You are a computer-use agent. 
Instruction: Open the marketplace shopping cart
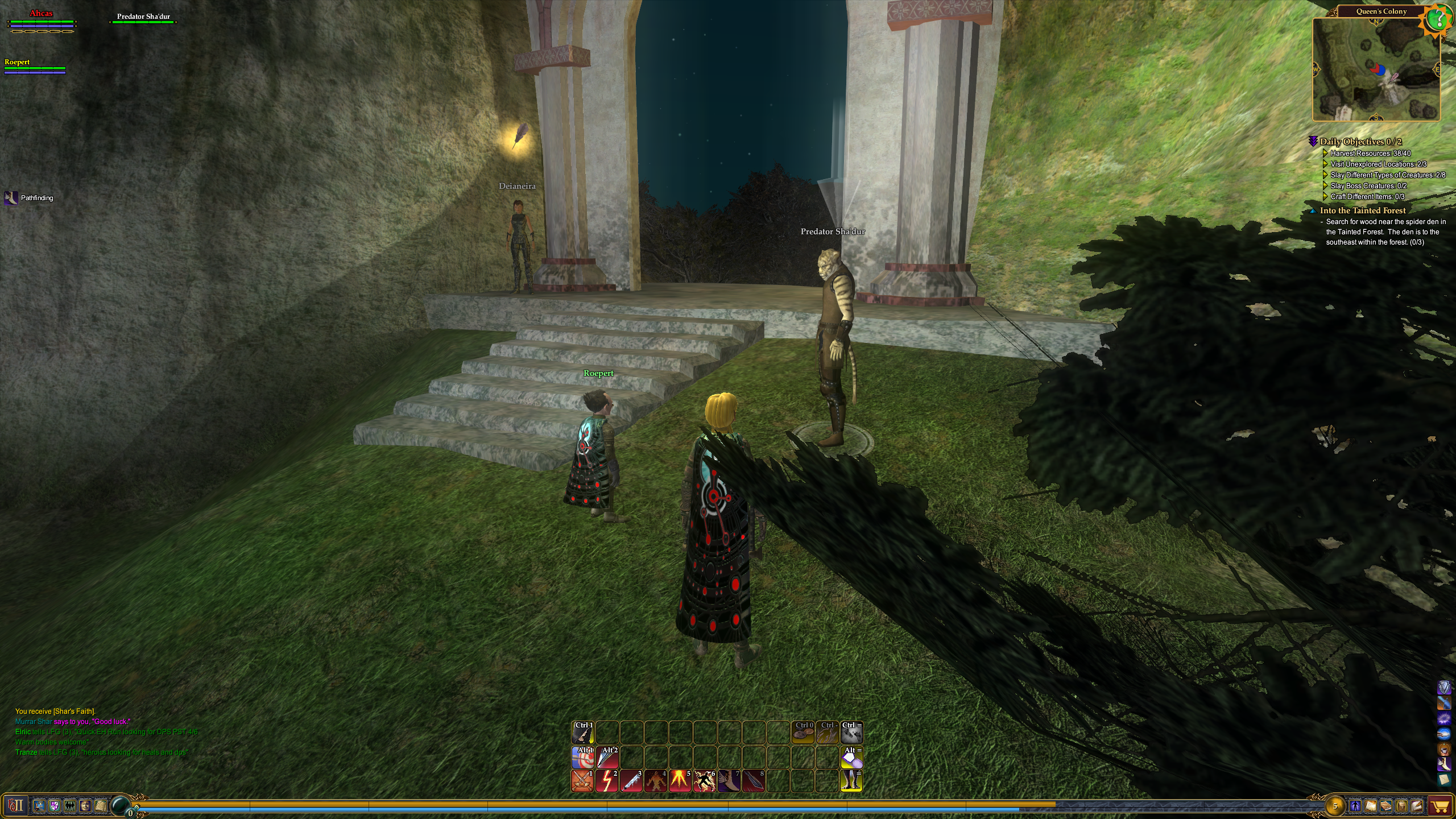[1441, 806]
